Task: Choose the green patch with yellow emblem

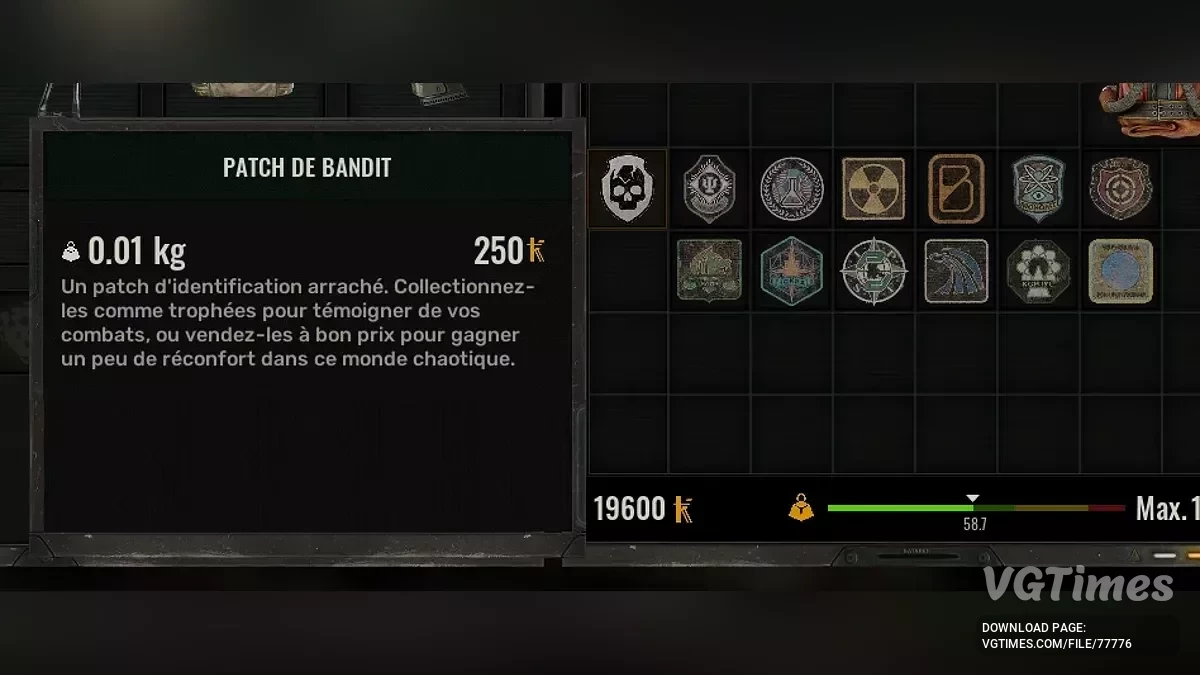Action: [x=710, y=271]
